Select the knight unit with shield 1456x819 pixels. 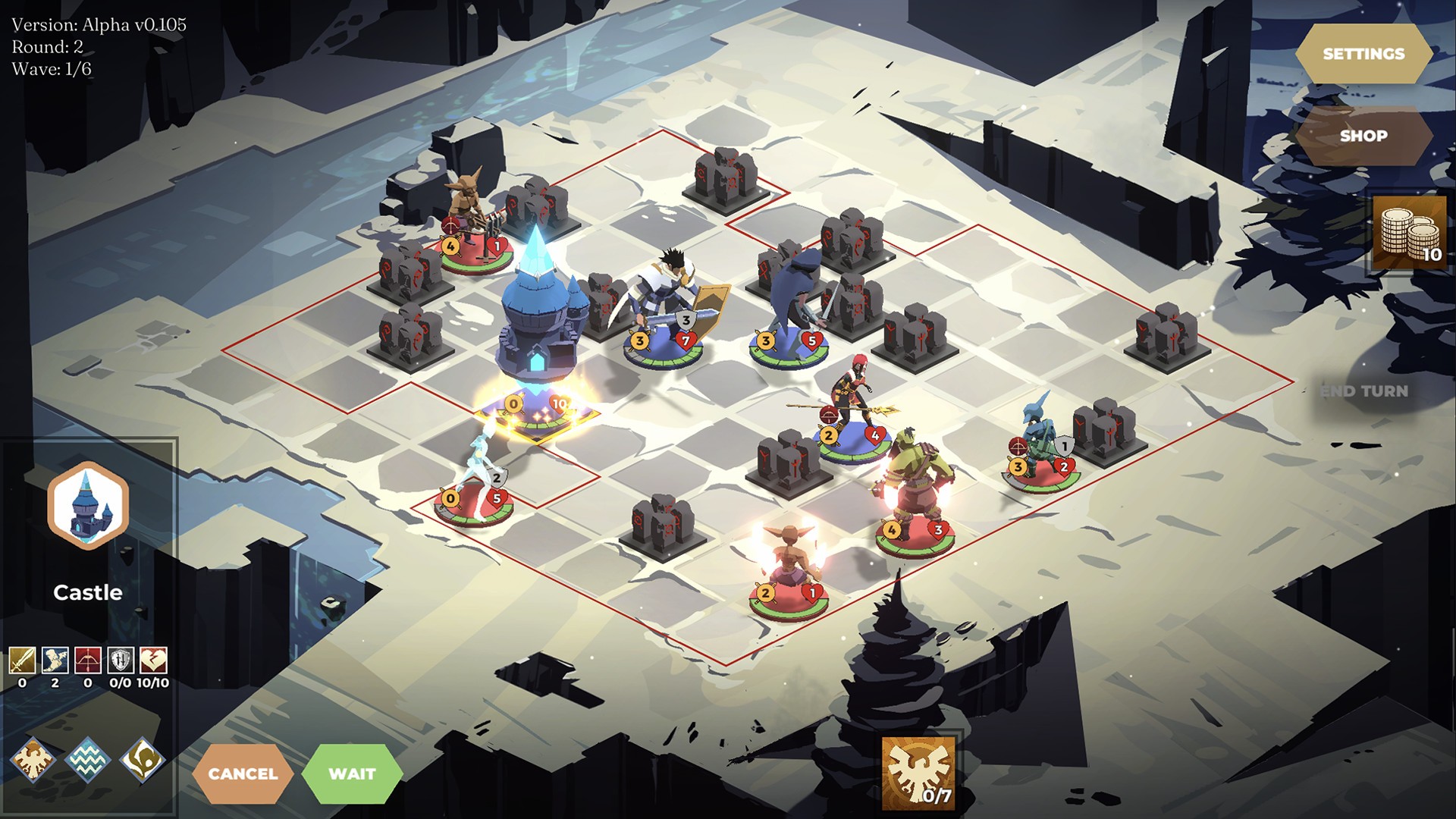(666, 311)
